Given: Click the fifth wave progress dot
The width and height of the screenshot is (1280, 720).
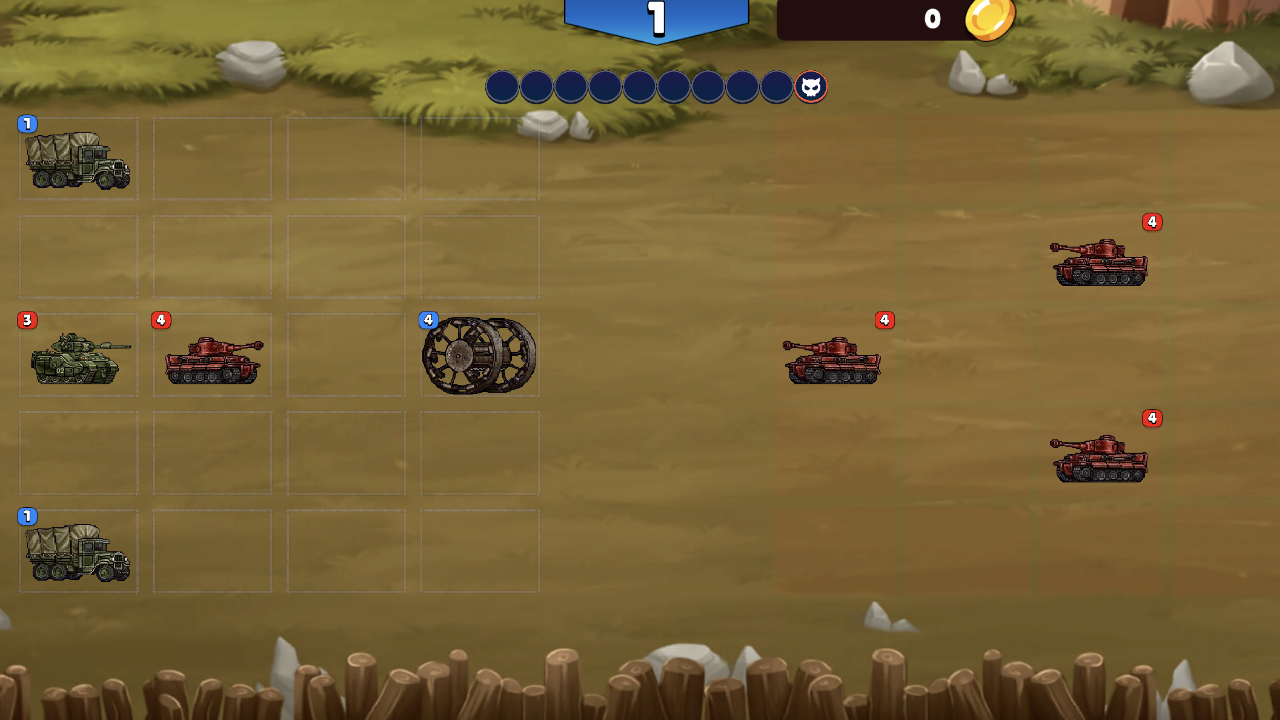Looking at the screenshot, I should coord(639,87).
